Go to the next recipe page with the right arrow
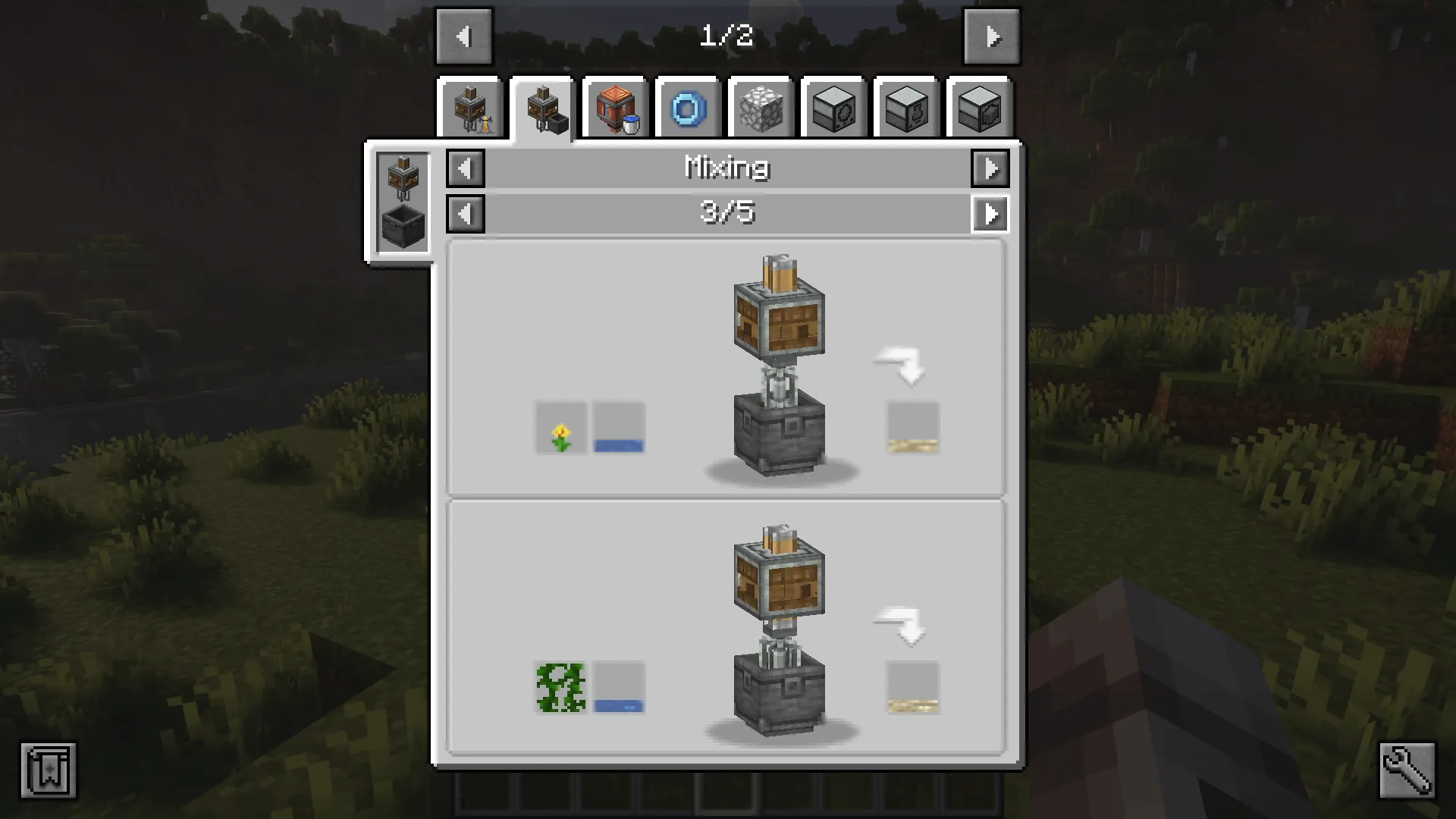The image size is (1456, 819). coord(992,36)
